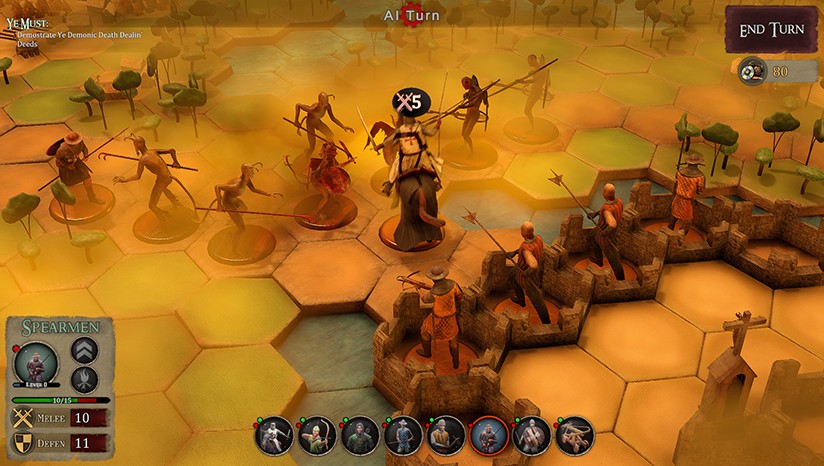Choose the siege ballista unit portrait
This screenshot has height=466, width=824.
(x=575, y=436)
